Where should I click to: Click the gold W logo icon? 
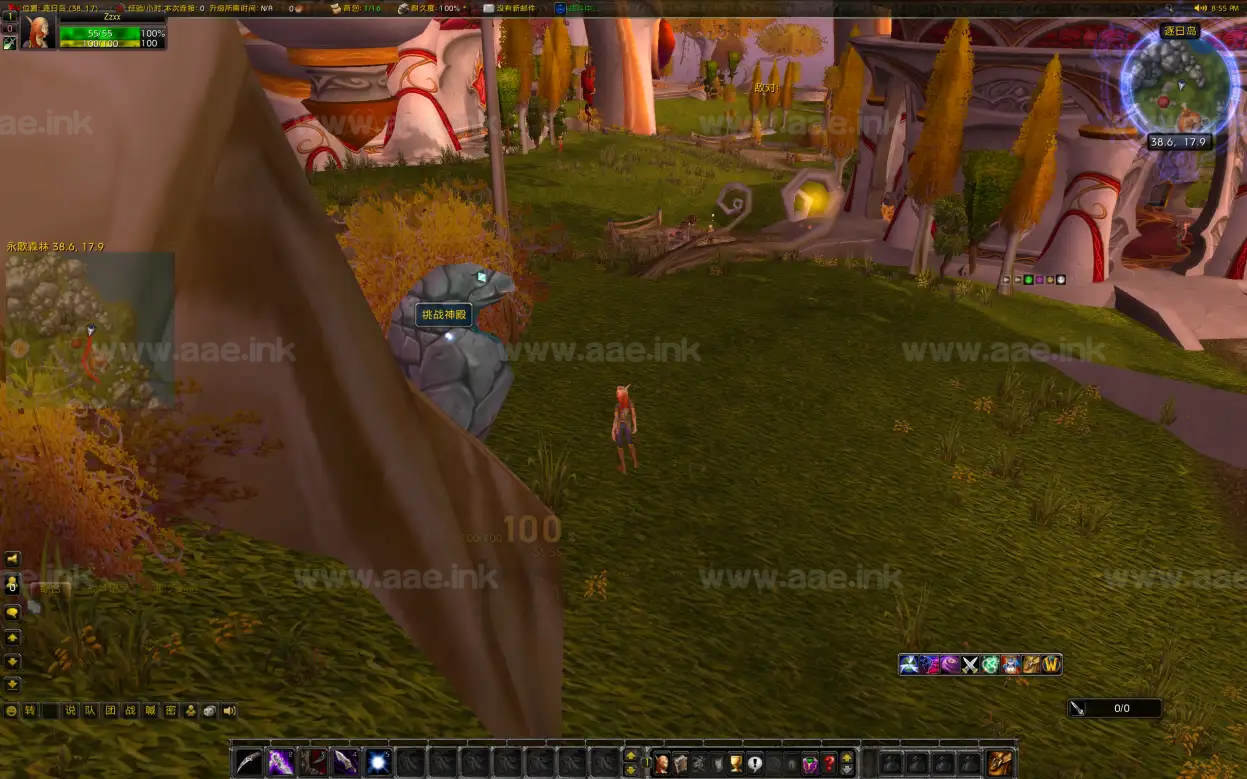point(1052,664)
